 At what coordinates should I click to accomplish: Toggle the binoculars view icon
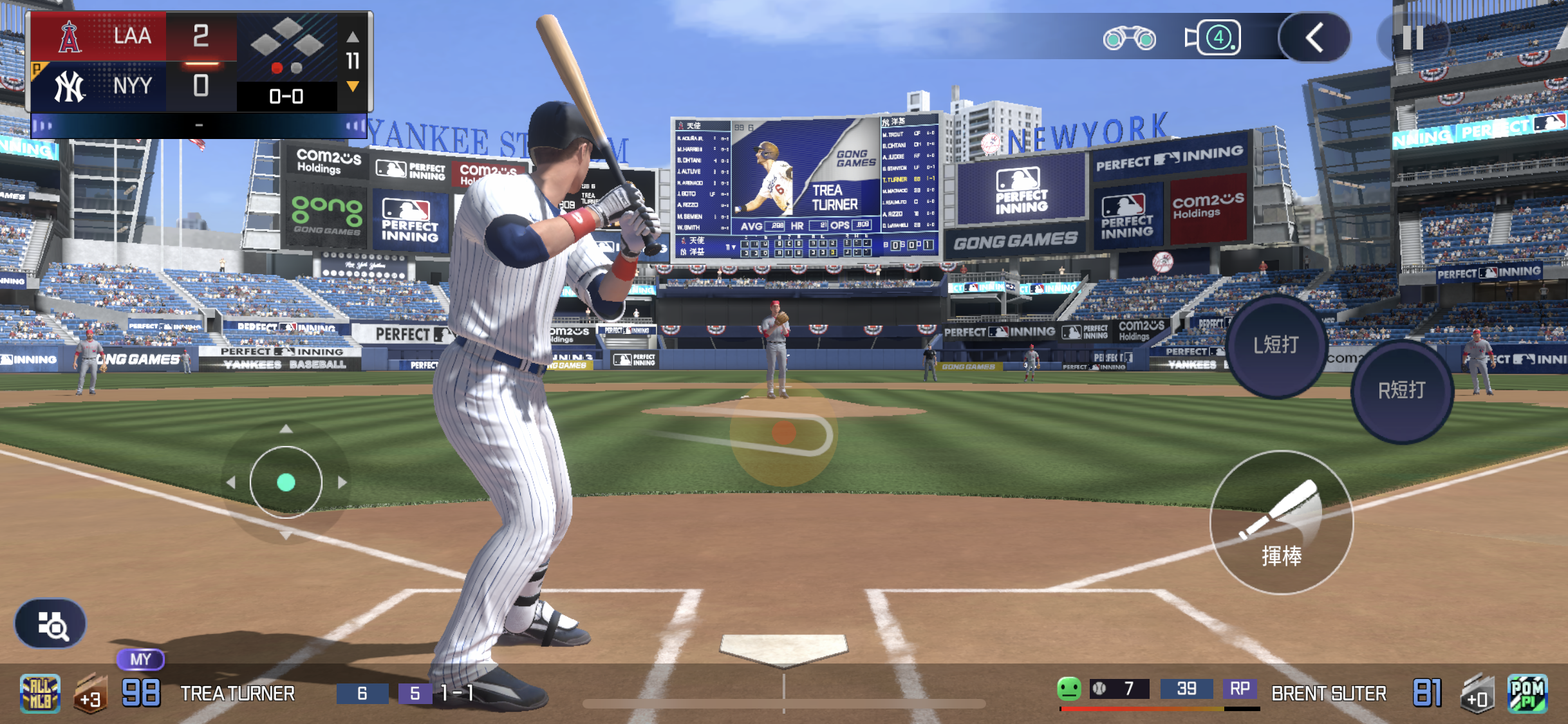click(x=1129, y=39)
